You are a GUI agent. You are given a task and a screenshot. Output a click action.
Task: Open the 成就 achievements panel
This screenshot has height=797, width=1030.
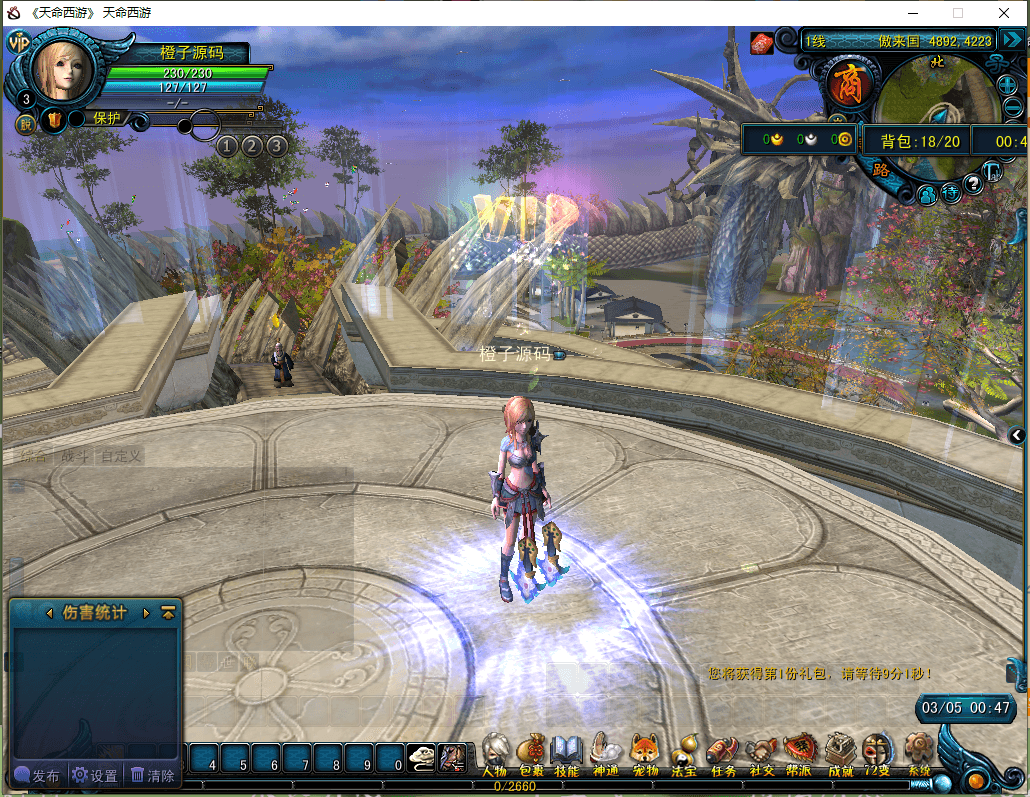[x=840, y=752]
